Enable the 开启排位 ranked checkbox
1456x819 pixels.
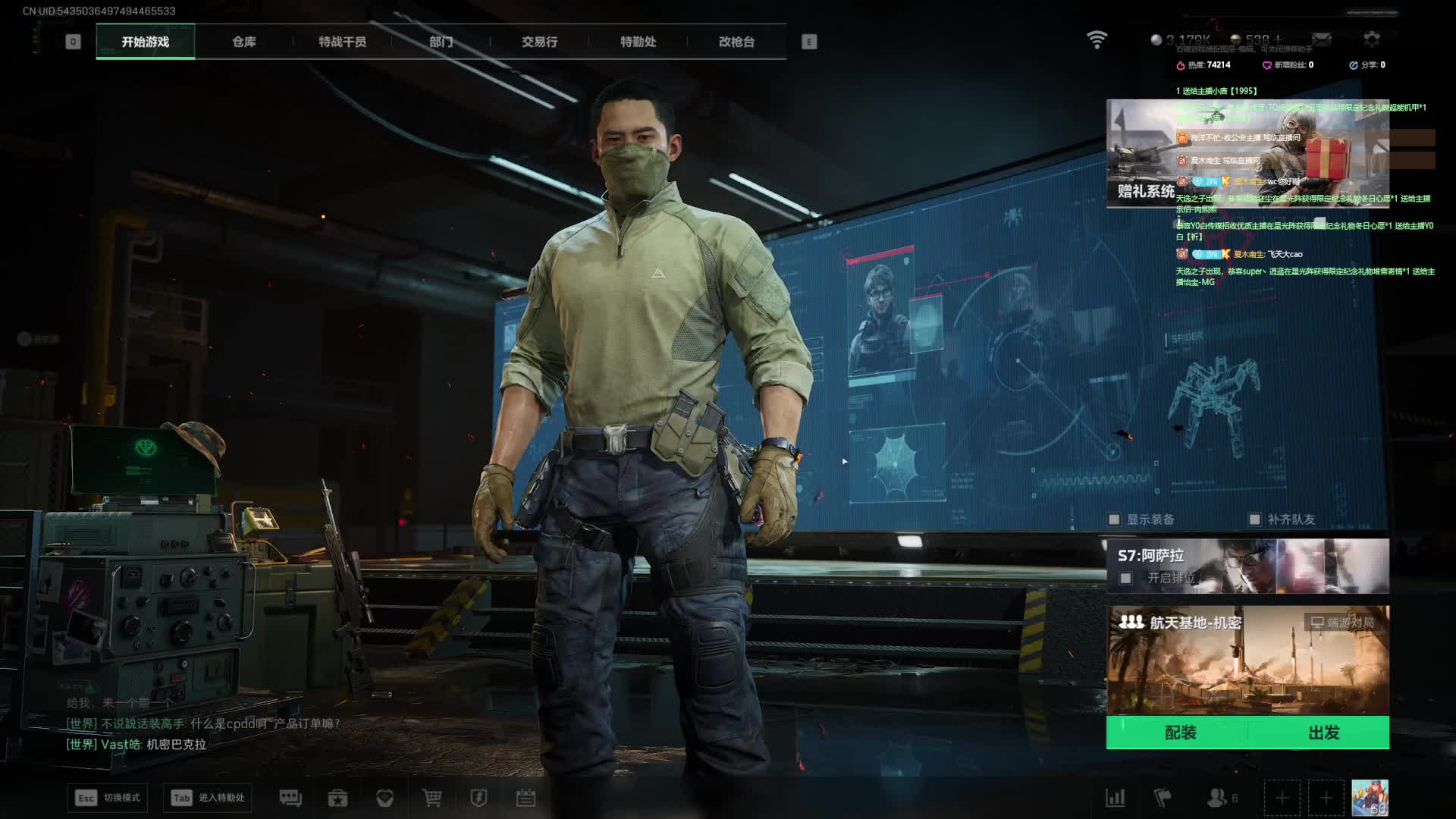click(x=1126, y=579)
